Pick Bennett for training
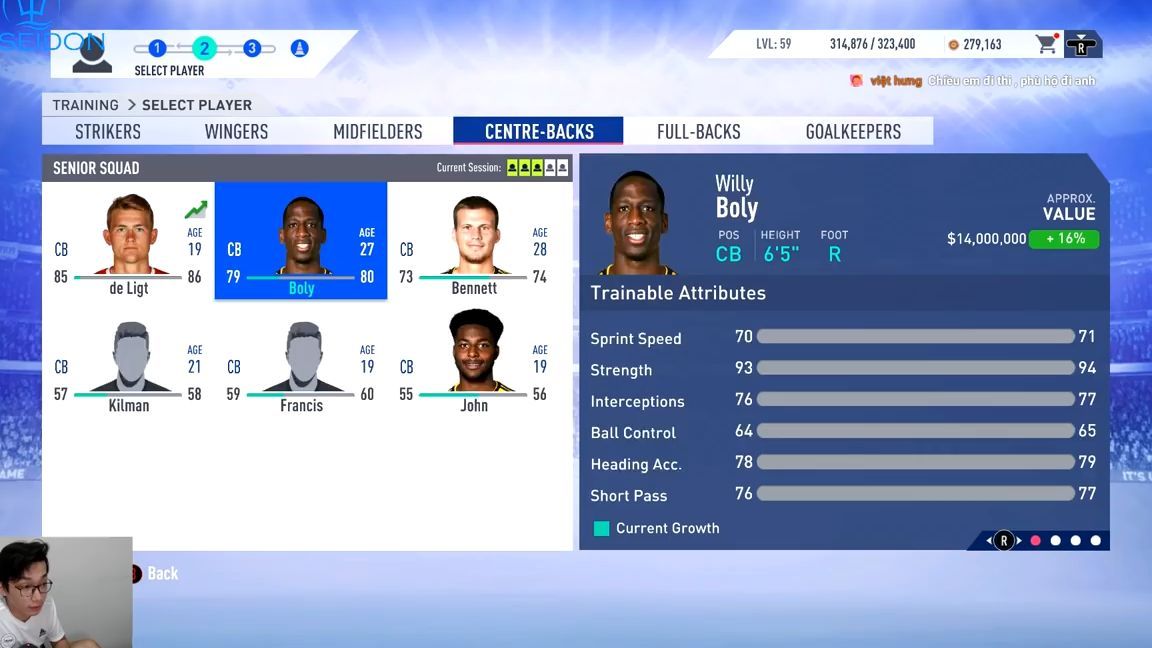Image resolution: width=1152 pixels, height=648 pixels. pos(474,241)
